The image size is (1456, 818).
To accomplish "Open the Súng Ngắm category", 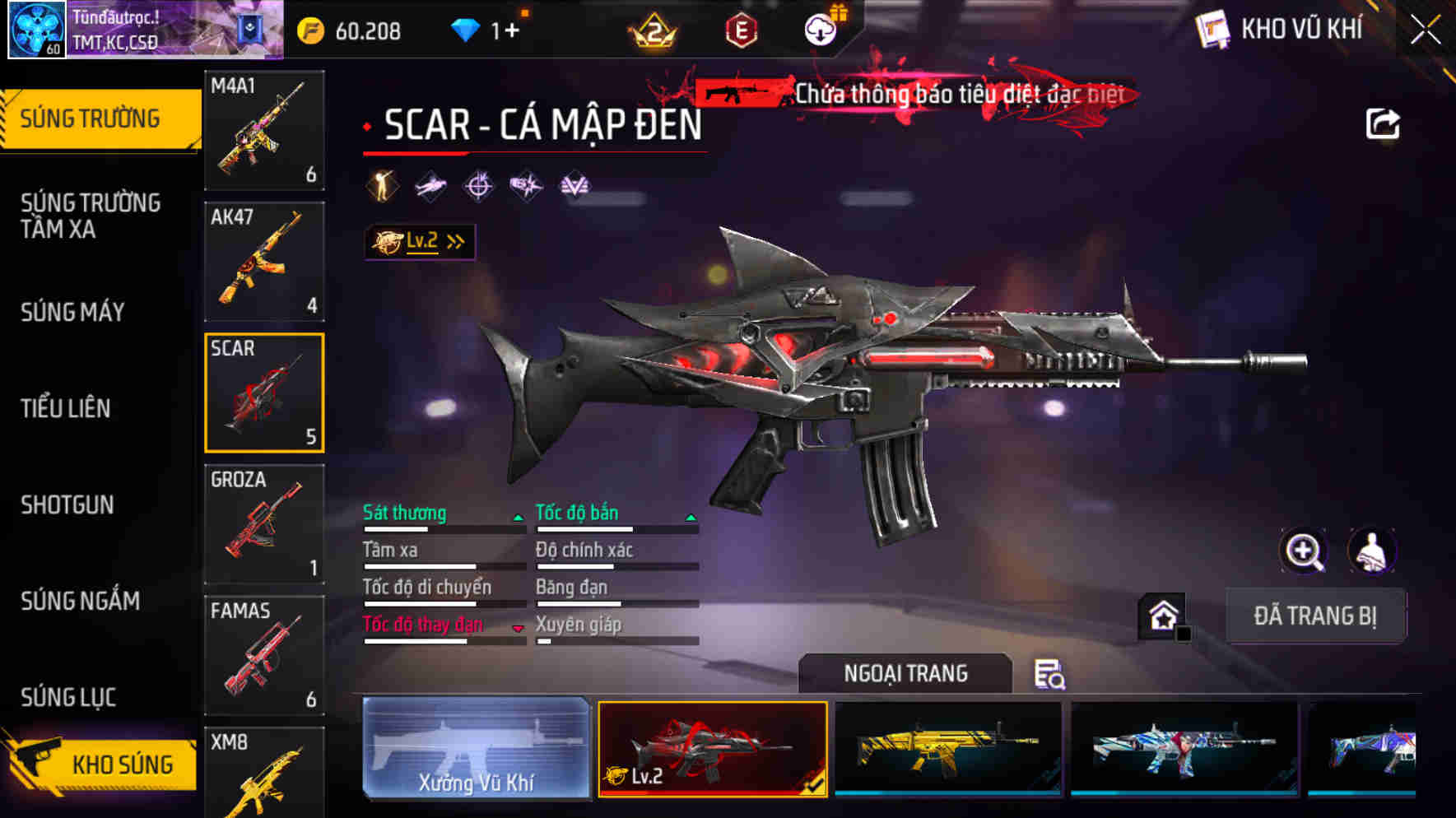I will 81,602.
